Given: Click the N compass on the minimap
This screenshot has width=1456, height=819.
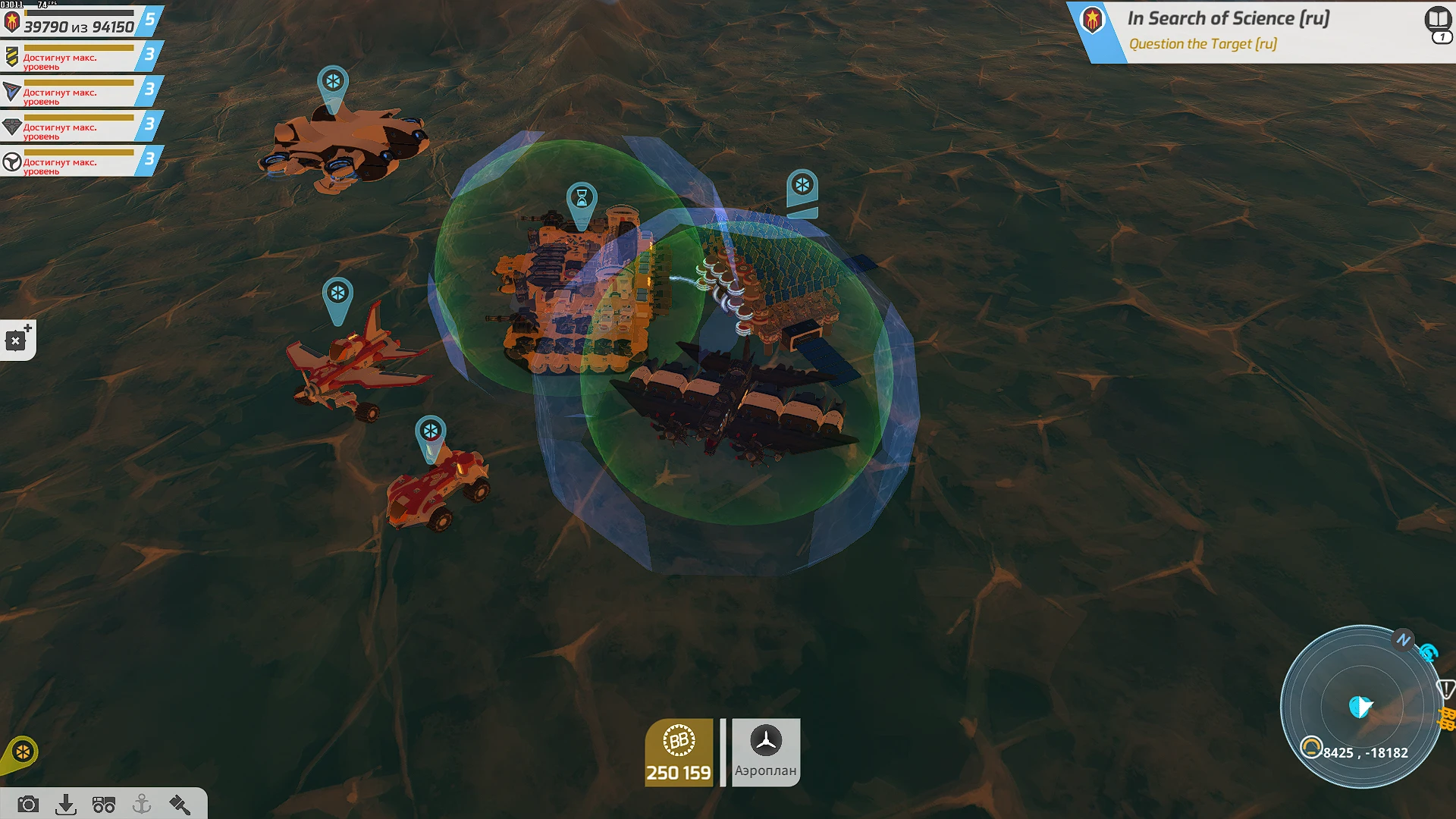Looking at the screenshot, I should pyautogui.click(x=1404, y=641).
